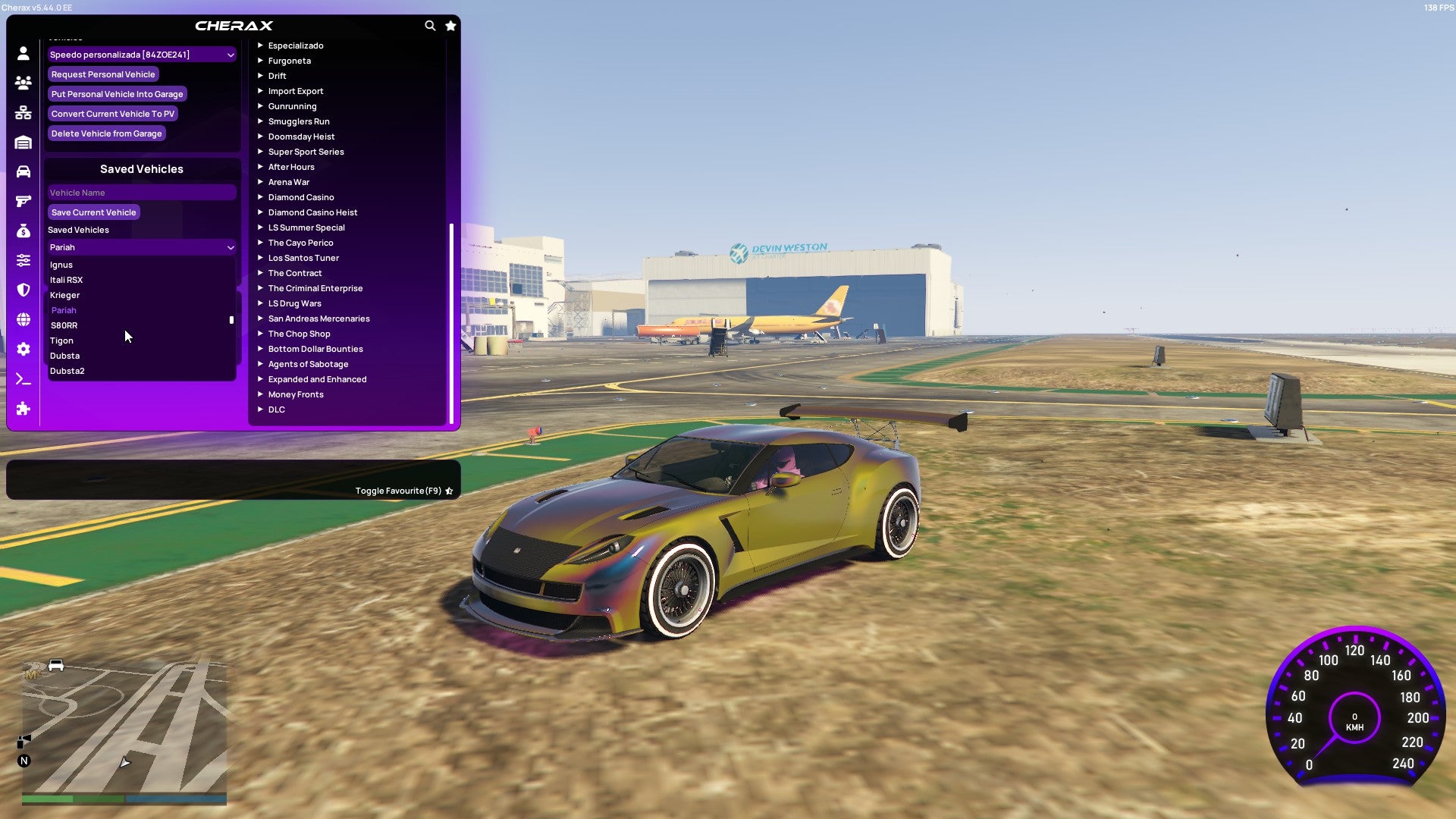Click the Save Current Vehicle button
Image resolution: width=1456 pixels, height=819 pixels.
[x=93, y=212]
